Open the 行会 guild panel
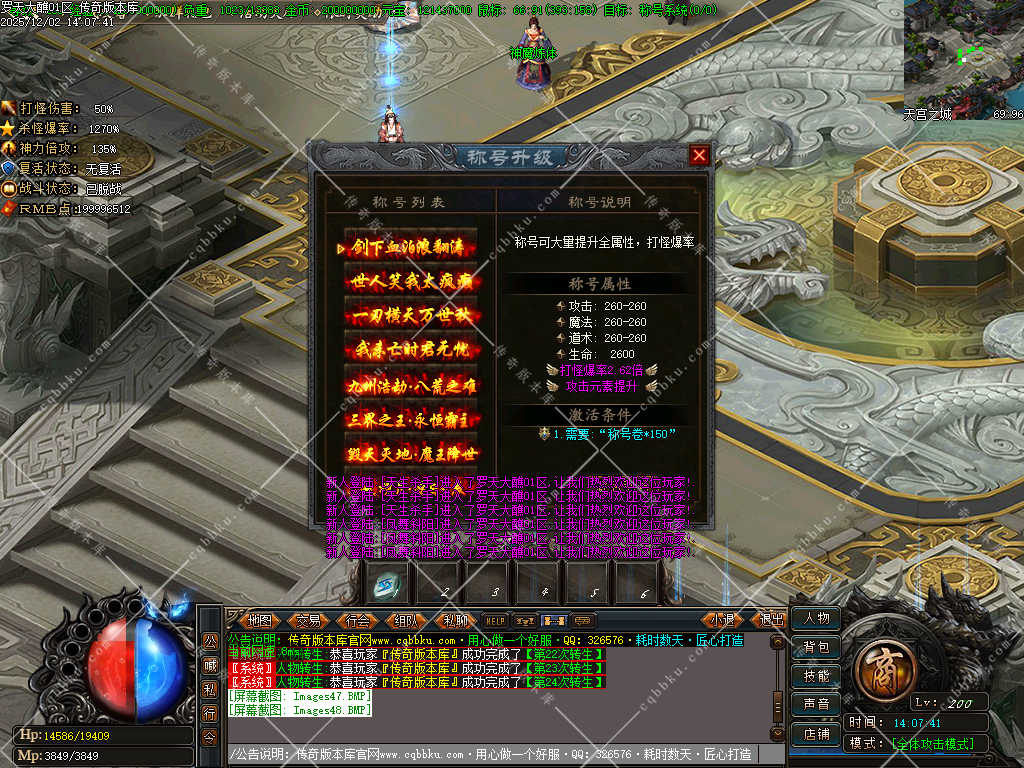 tap(358, 620)
